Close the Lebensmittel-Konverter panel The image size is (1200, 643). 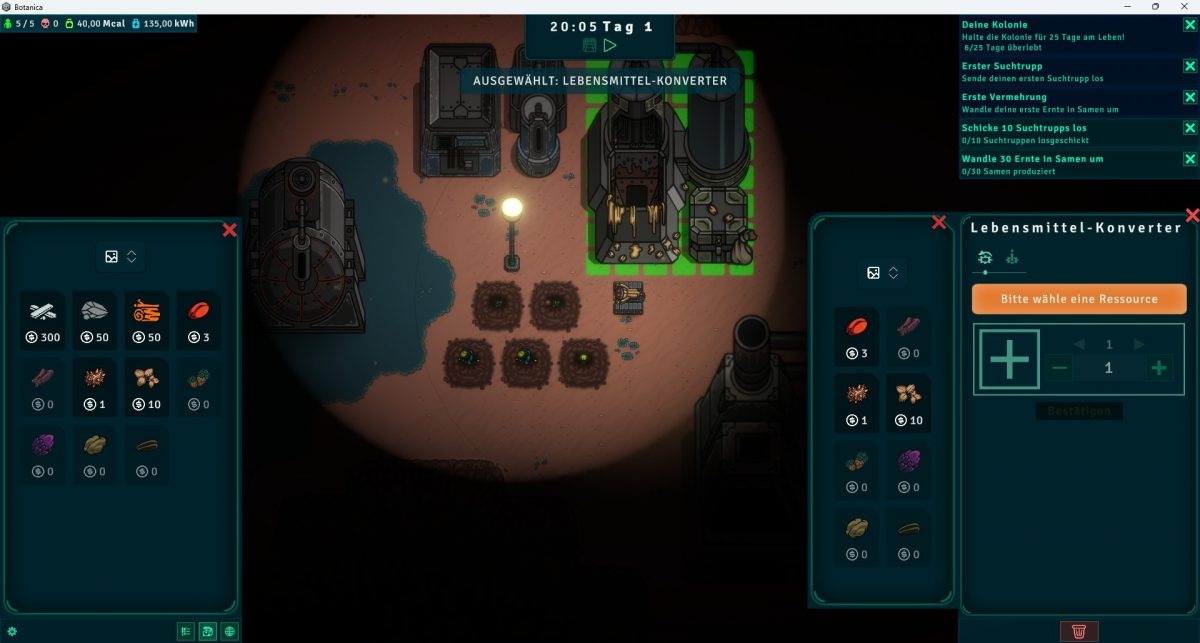1192,215
